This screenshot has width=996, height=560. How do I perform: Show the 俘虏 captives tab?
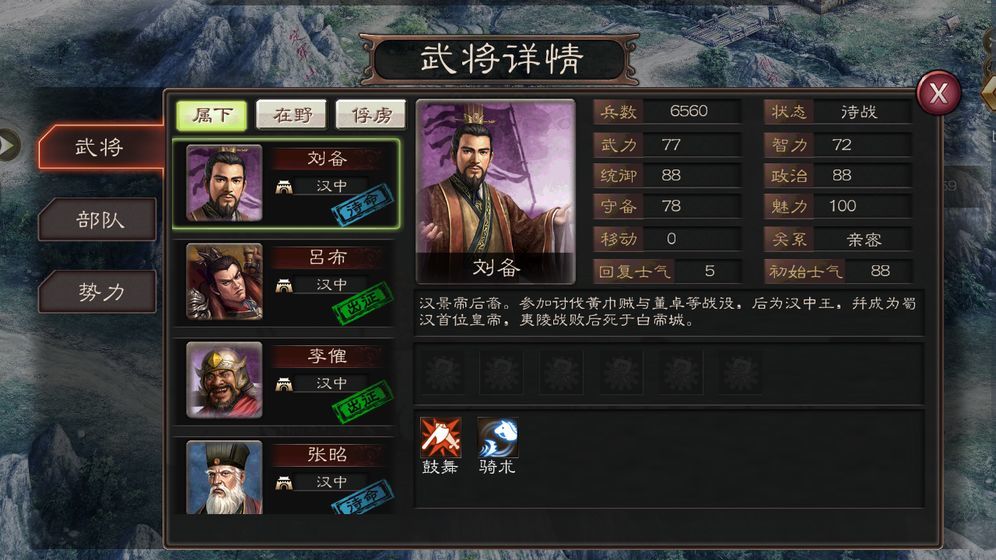click(370, 115)
